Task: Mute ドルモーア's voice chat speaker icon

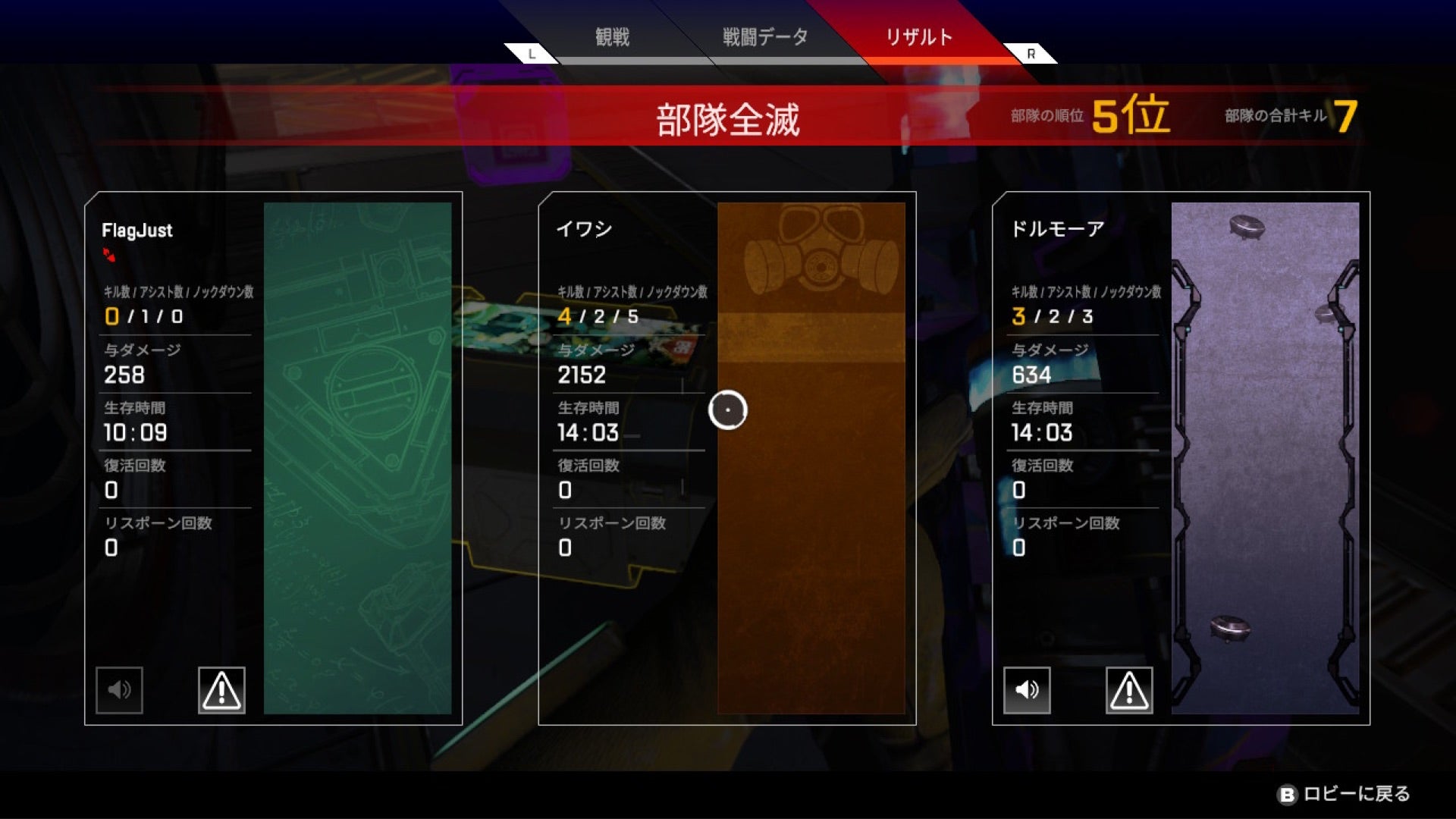Action: (x=1028, y=690)
